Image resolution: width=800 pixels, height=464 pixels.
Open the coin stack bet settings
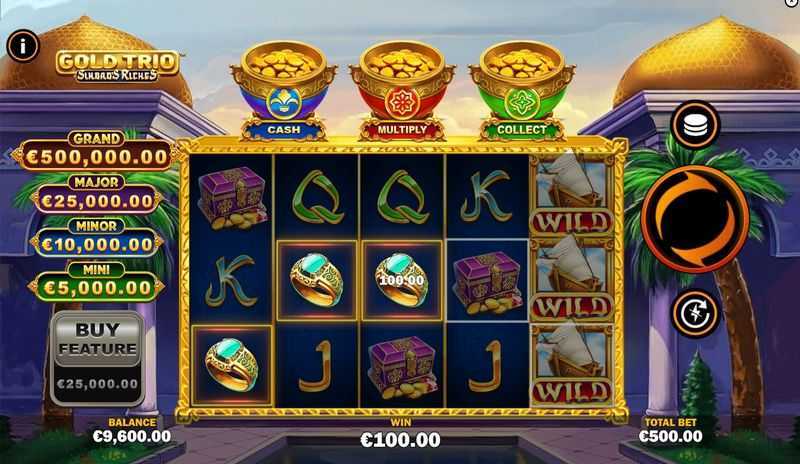click(695, 124)
